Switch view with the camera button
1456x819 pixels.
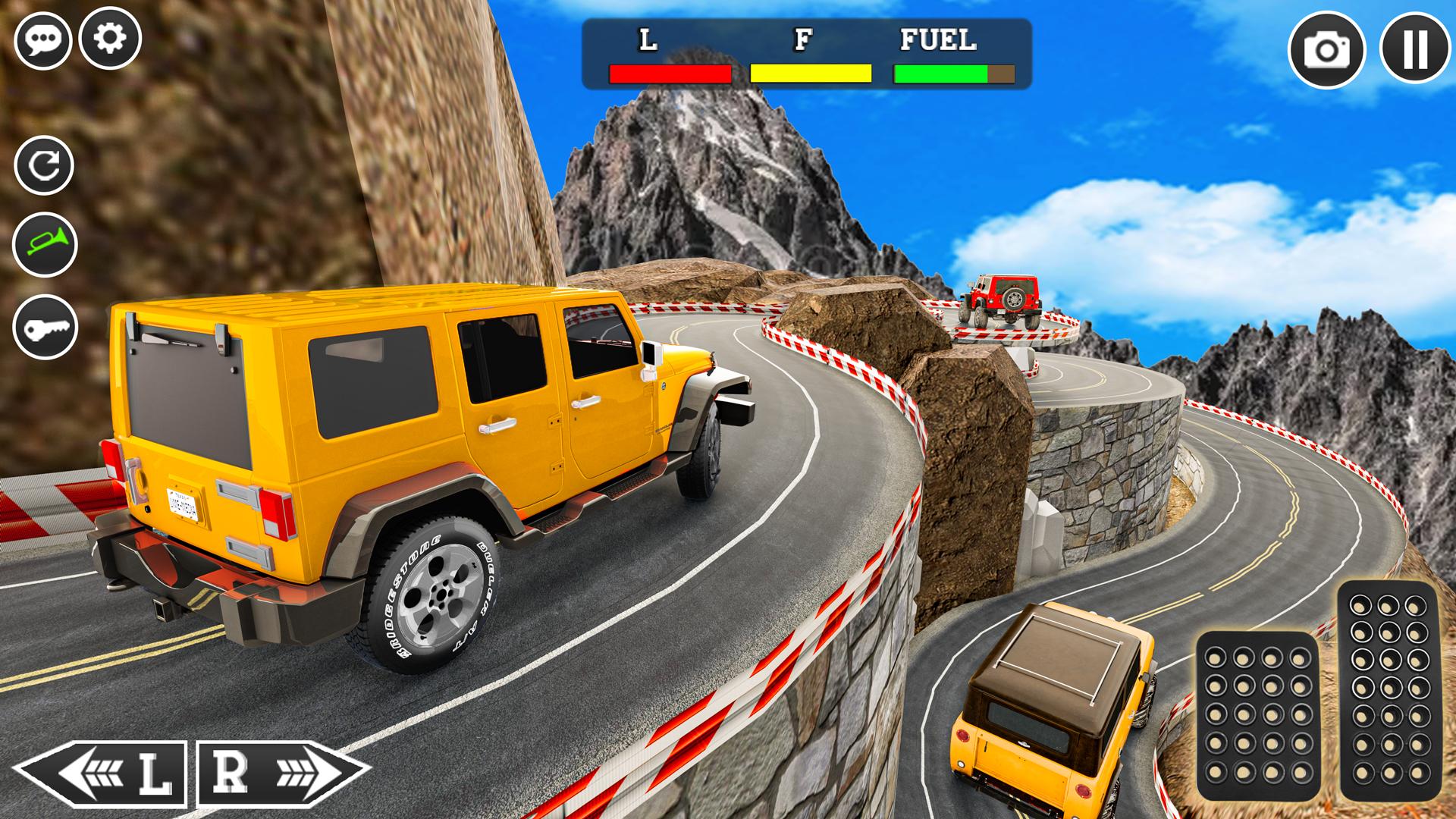pos(1326,50)
